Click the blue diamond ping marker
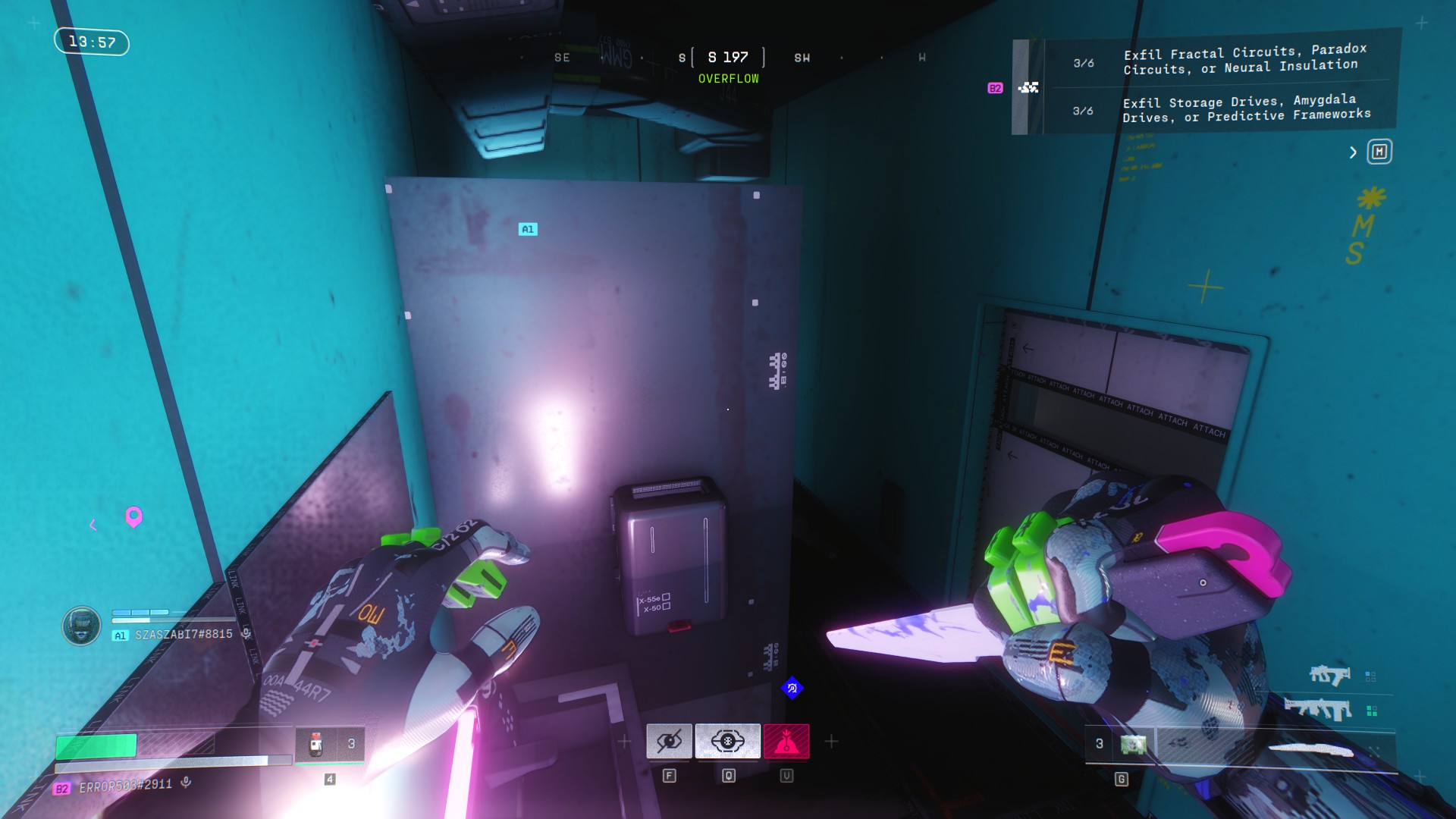Image resolution: width=1456 pixels, height=819 pixels. (x=792, y=688)
